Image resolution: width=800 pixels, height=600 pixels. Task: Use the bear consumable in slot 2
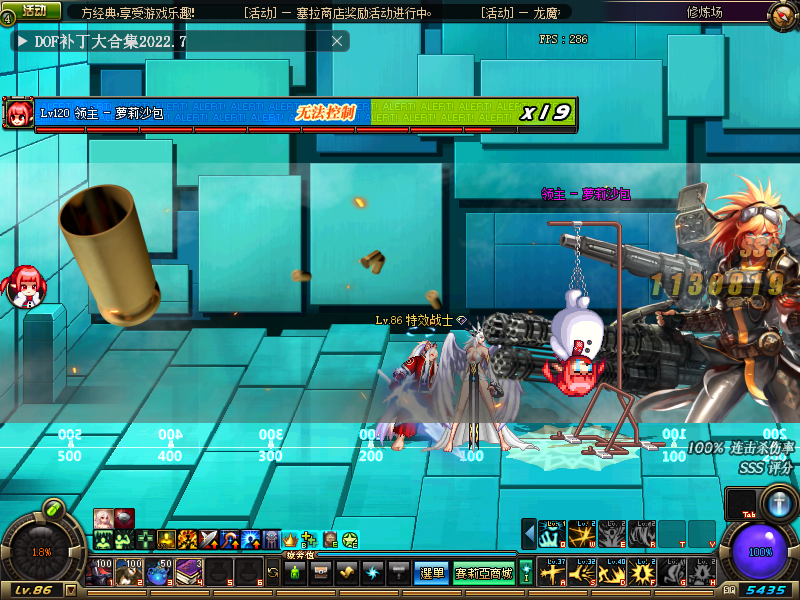click(x=131, y=573)
